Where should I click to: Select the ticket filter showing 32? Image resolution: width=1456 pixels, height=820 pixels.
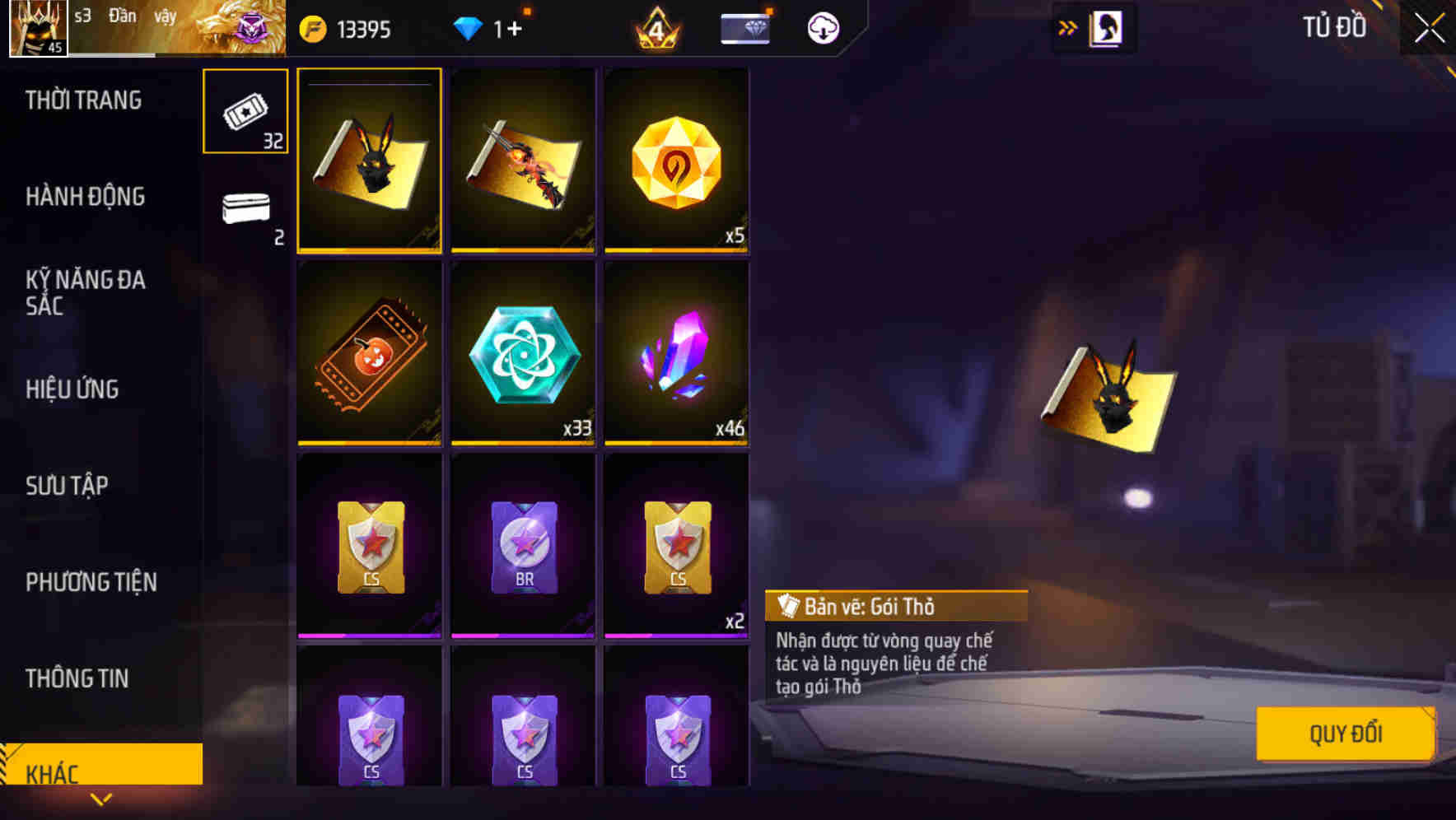[x=245, y=113]
